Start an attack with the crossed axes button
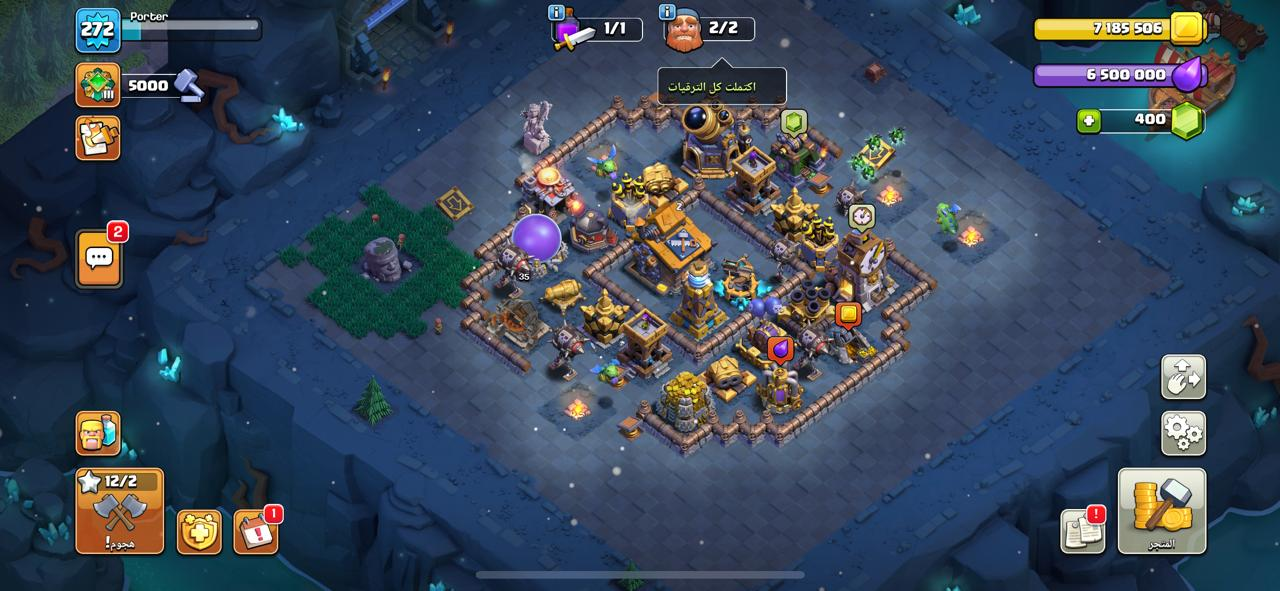The height and width of the screenshot is (591, 1280). 119,511
